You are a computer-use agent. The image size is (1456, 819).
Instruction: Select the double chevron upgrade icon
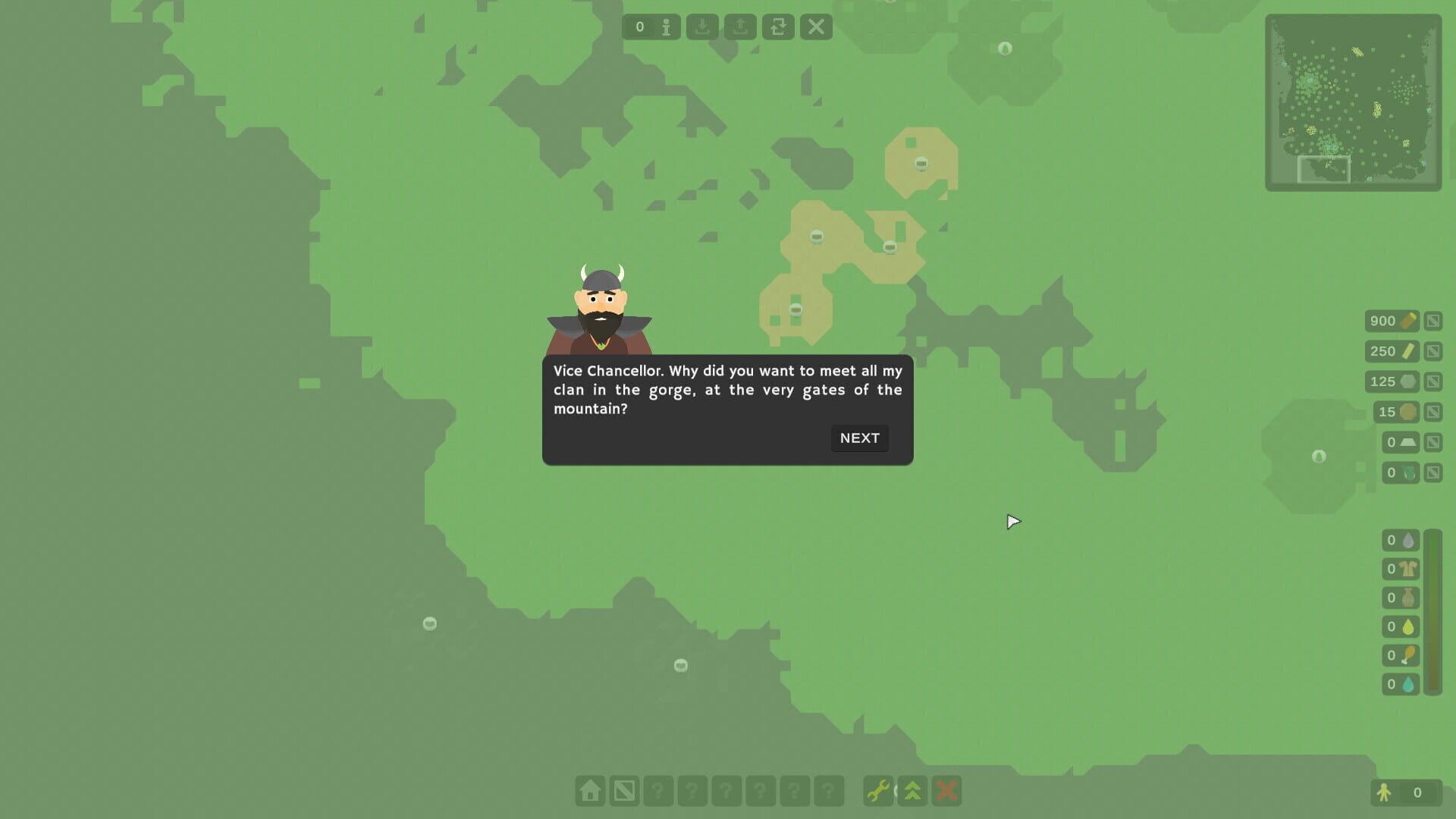(x=912, y=791)
